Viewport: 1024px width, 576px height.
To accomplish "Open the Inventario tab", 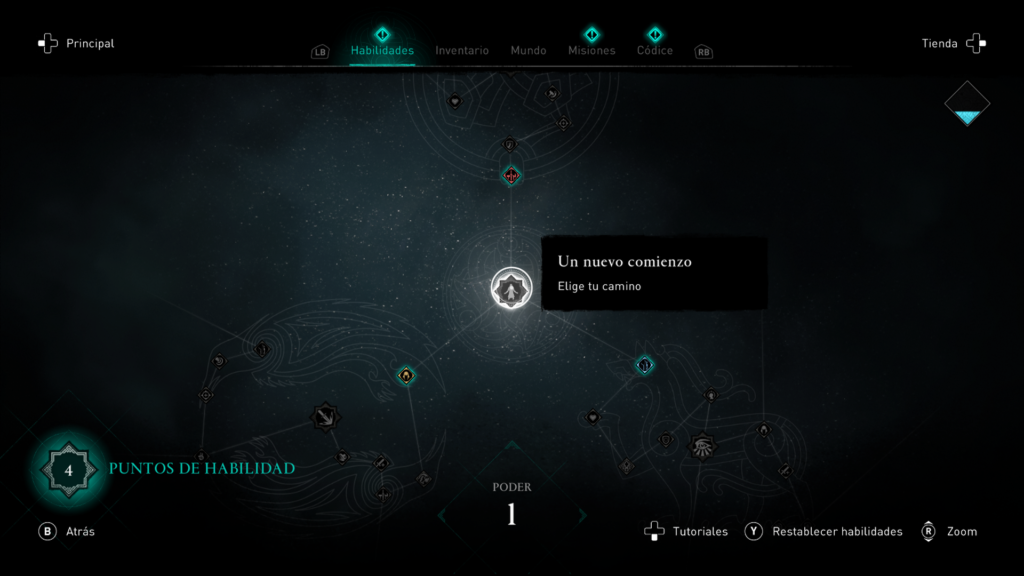I will [x=462, y=50].
